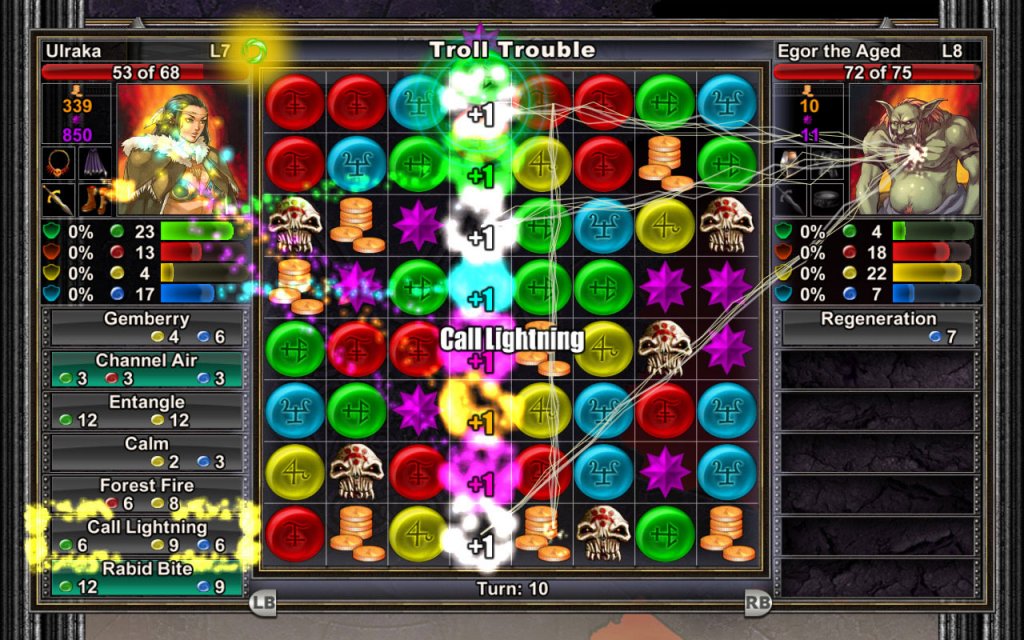Inspect the enemy's ring equipment slot
1024x640 pixels.
[828, 198]
